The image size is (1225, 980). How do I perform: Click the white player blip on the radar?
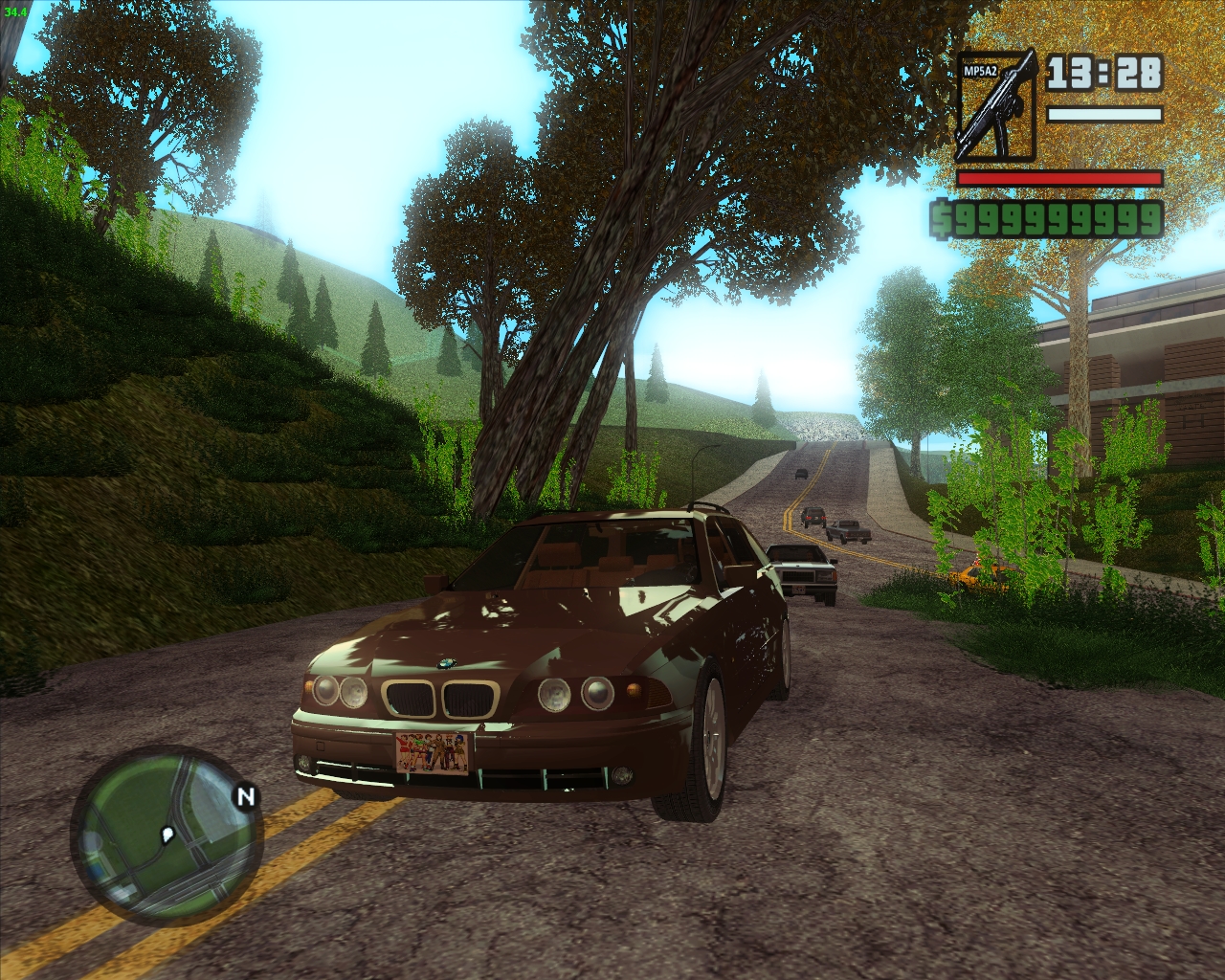point(169,835)
